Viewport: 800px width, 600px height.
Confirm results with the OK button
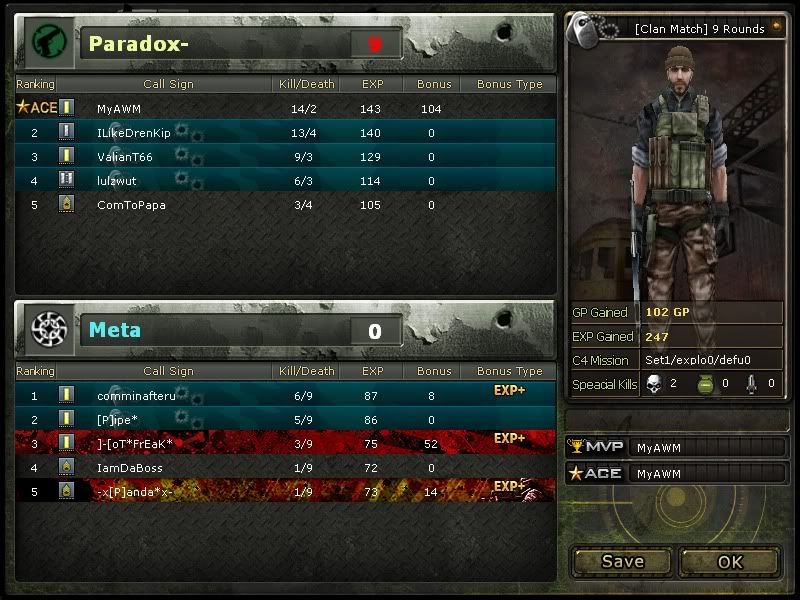(730, 561)
